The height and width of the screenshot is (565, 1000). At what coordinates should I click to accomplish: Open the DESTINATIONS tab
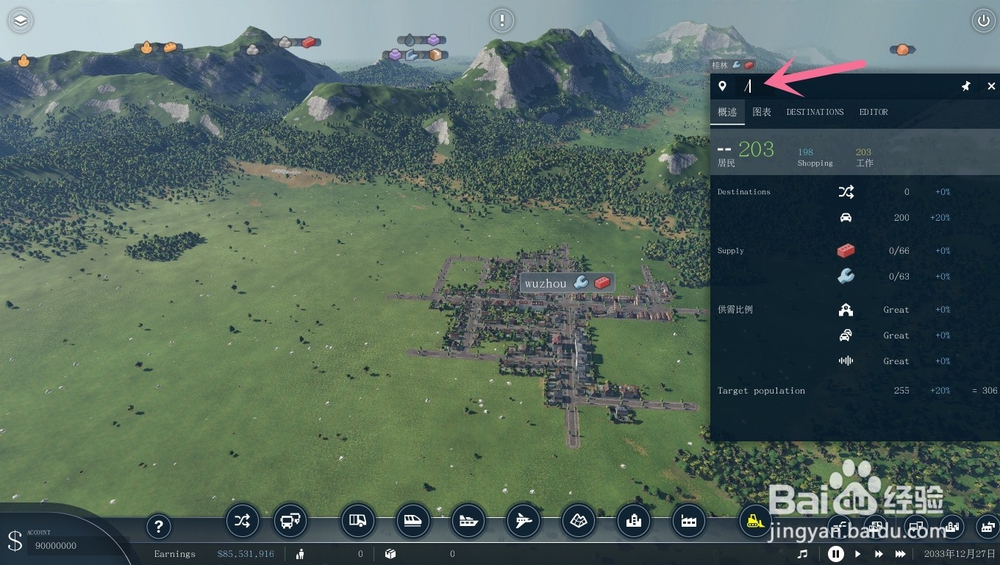click(815, 112)
